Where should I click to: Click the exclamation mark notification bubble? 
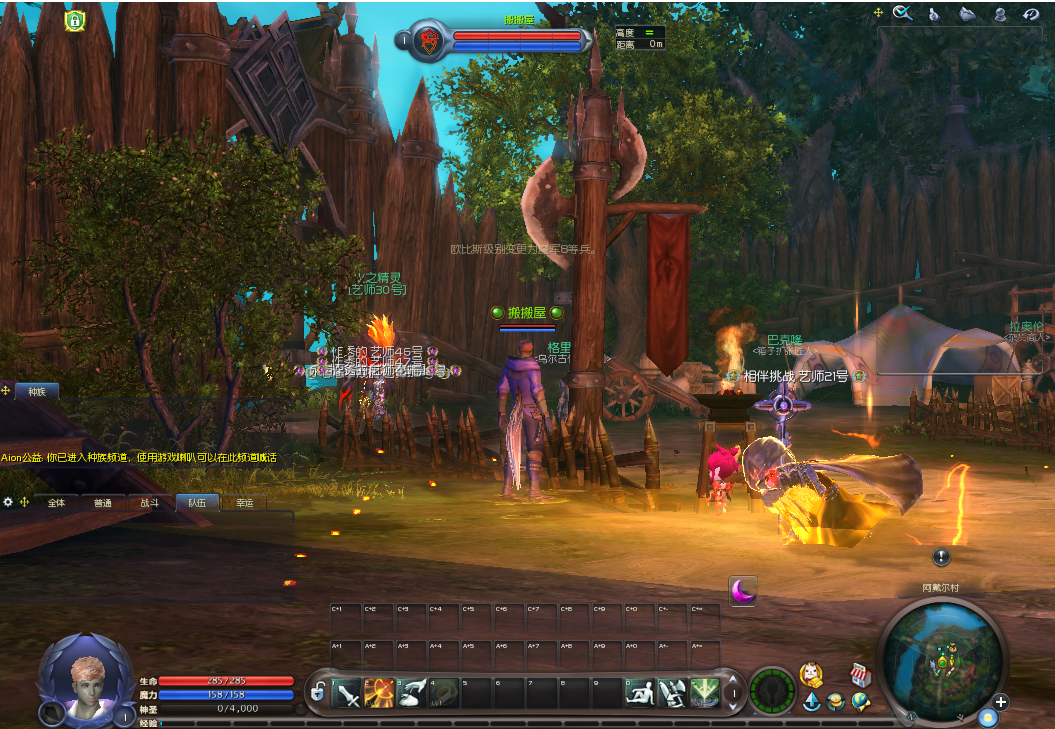[x=941, y=557]
